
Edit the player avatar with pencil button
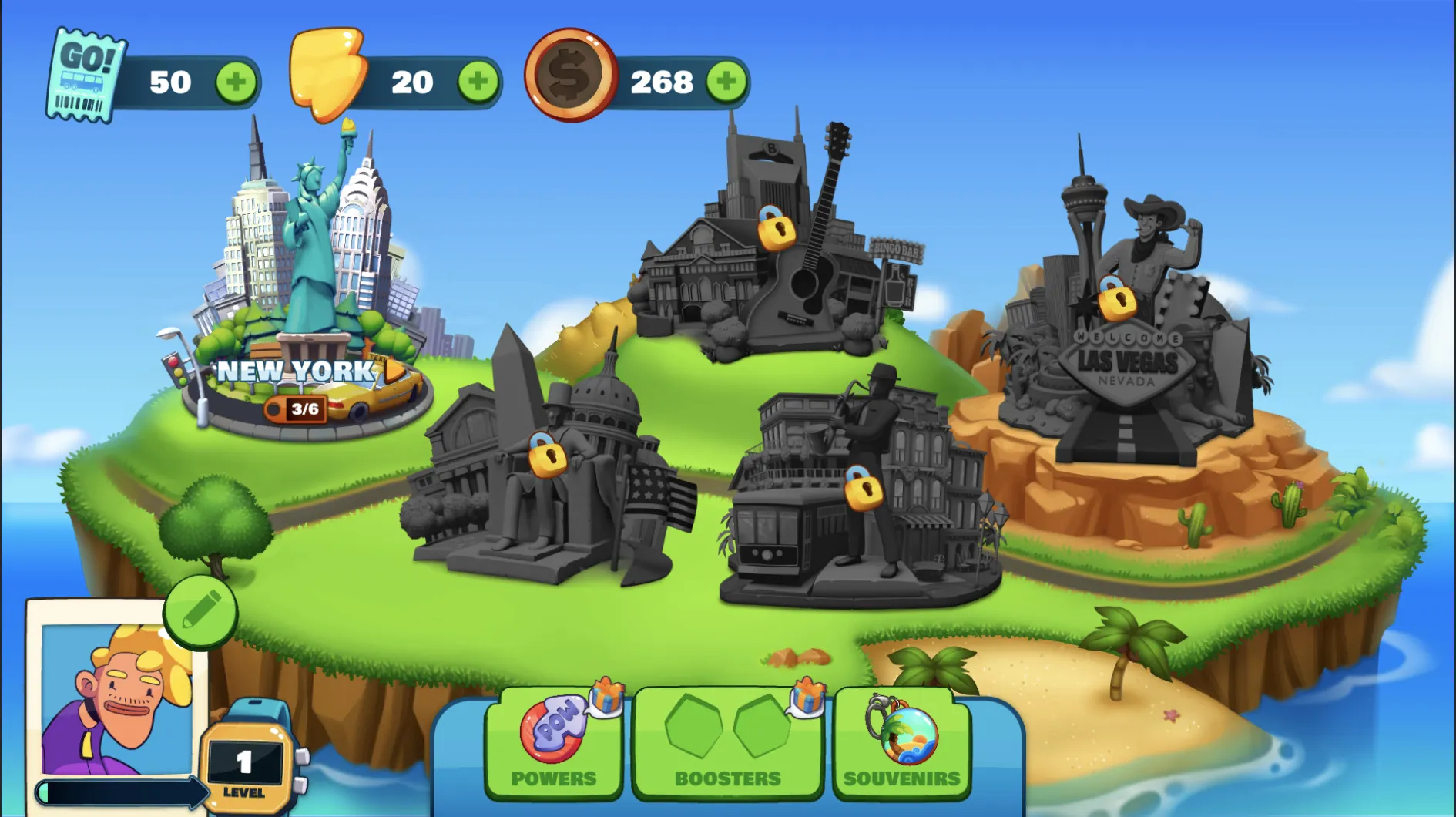point(200,613)
